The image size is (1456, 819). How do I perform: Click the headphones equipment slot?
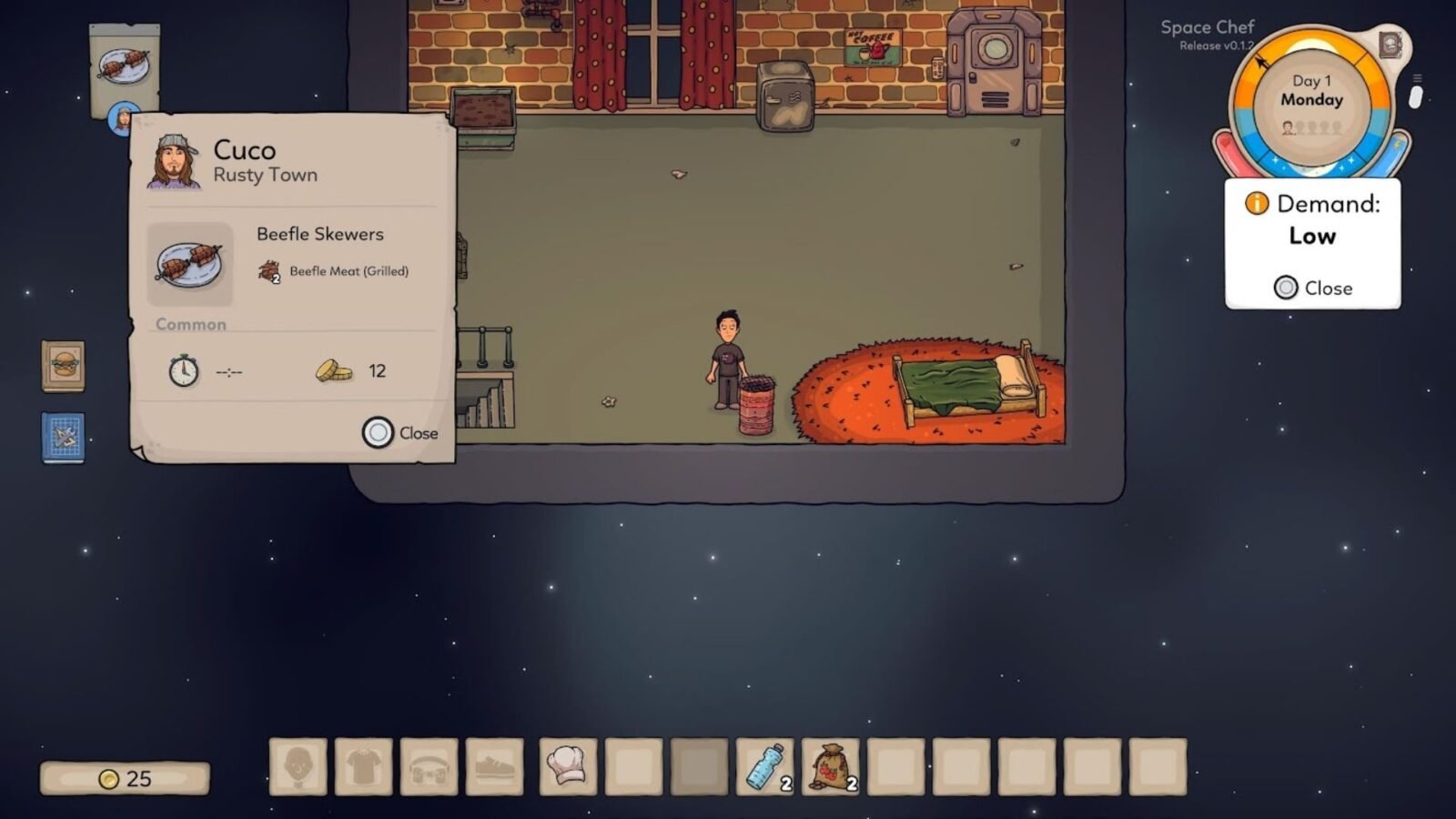429,766
